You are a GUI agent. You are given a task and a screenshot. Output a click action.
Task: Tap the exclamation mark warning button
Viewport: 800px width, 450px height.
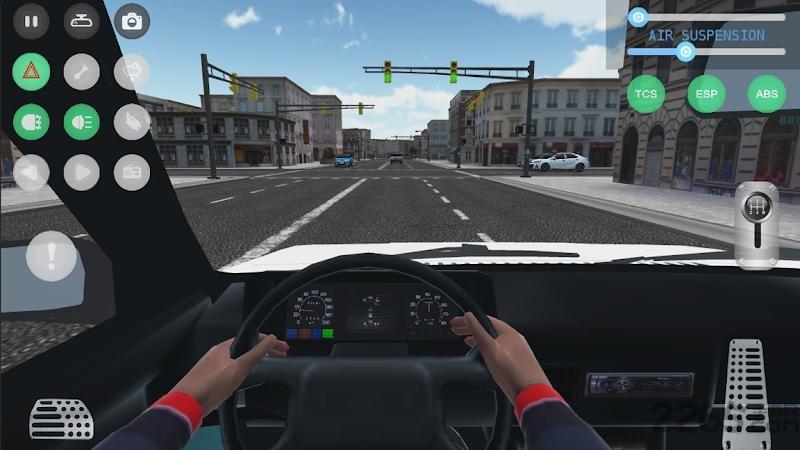[51, 255]
